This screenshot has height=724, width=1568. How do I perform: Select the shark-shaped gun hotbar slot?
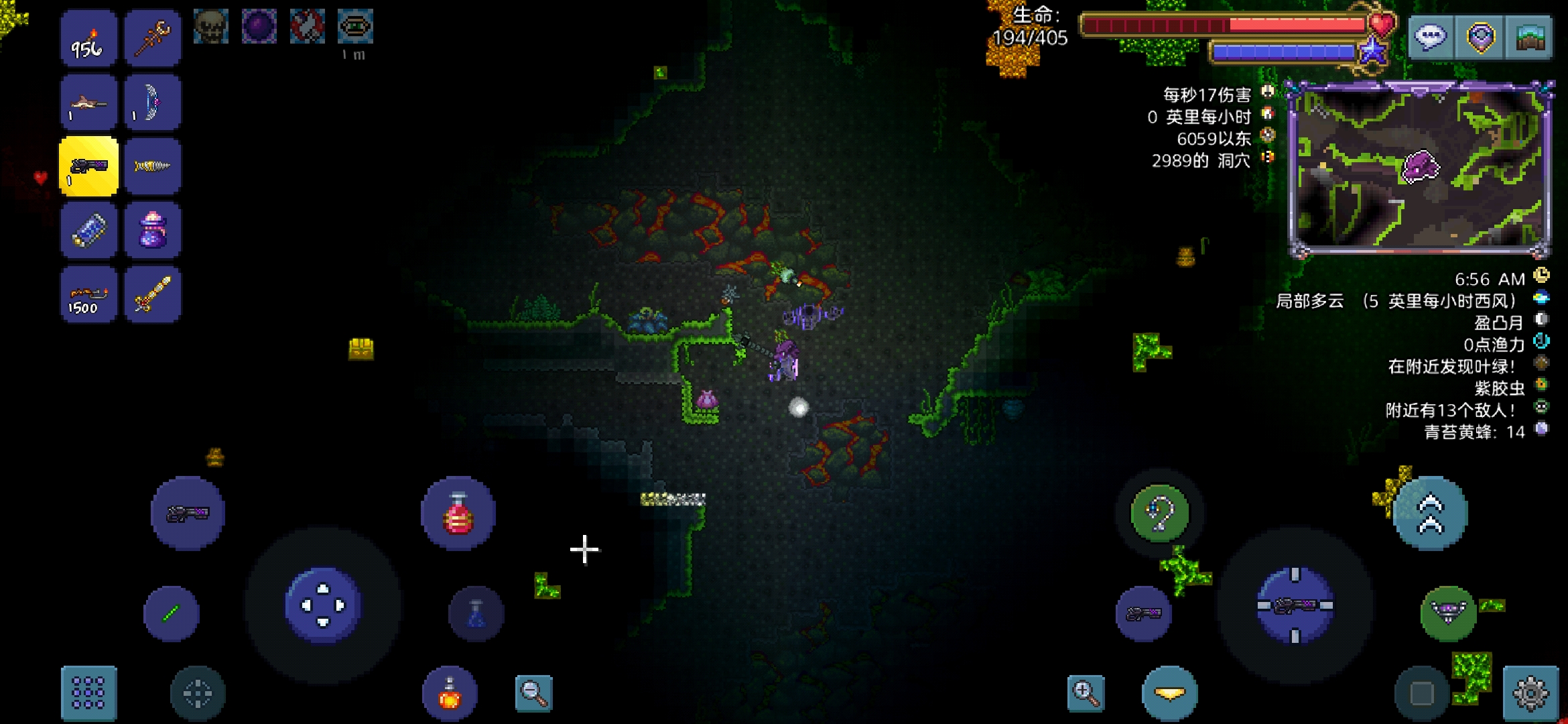point(88,103)
